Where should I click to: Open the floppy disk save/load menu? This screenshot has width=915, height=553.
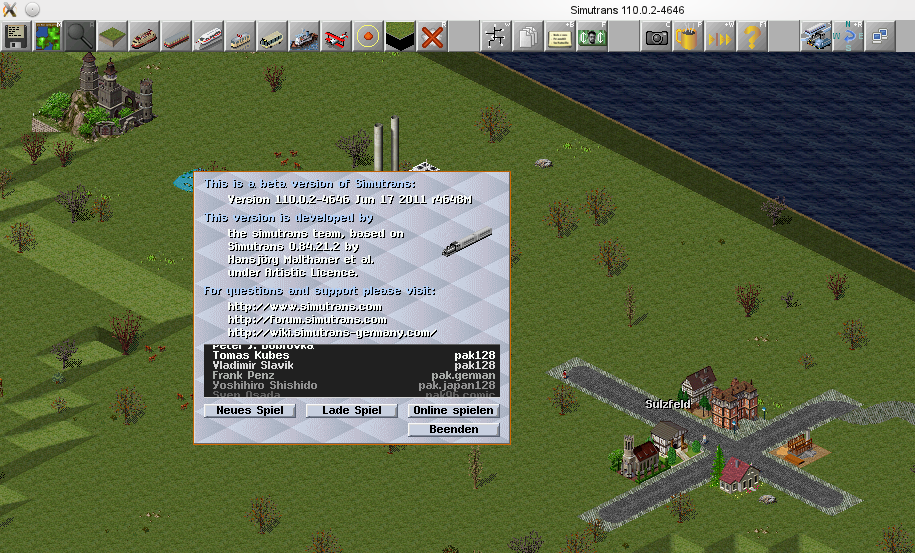pyautogui.click(x=16, y=37)
